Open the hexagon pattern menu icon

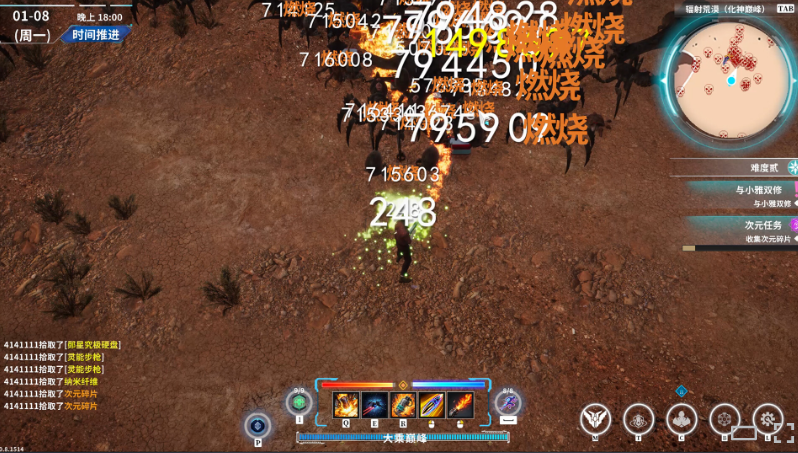click(x=725, y=419)
